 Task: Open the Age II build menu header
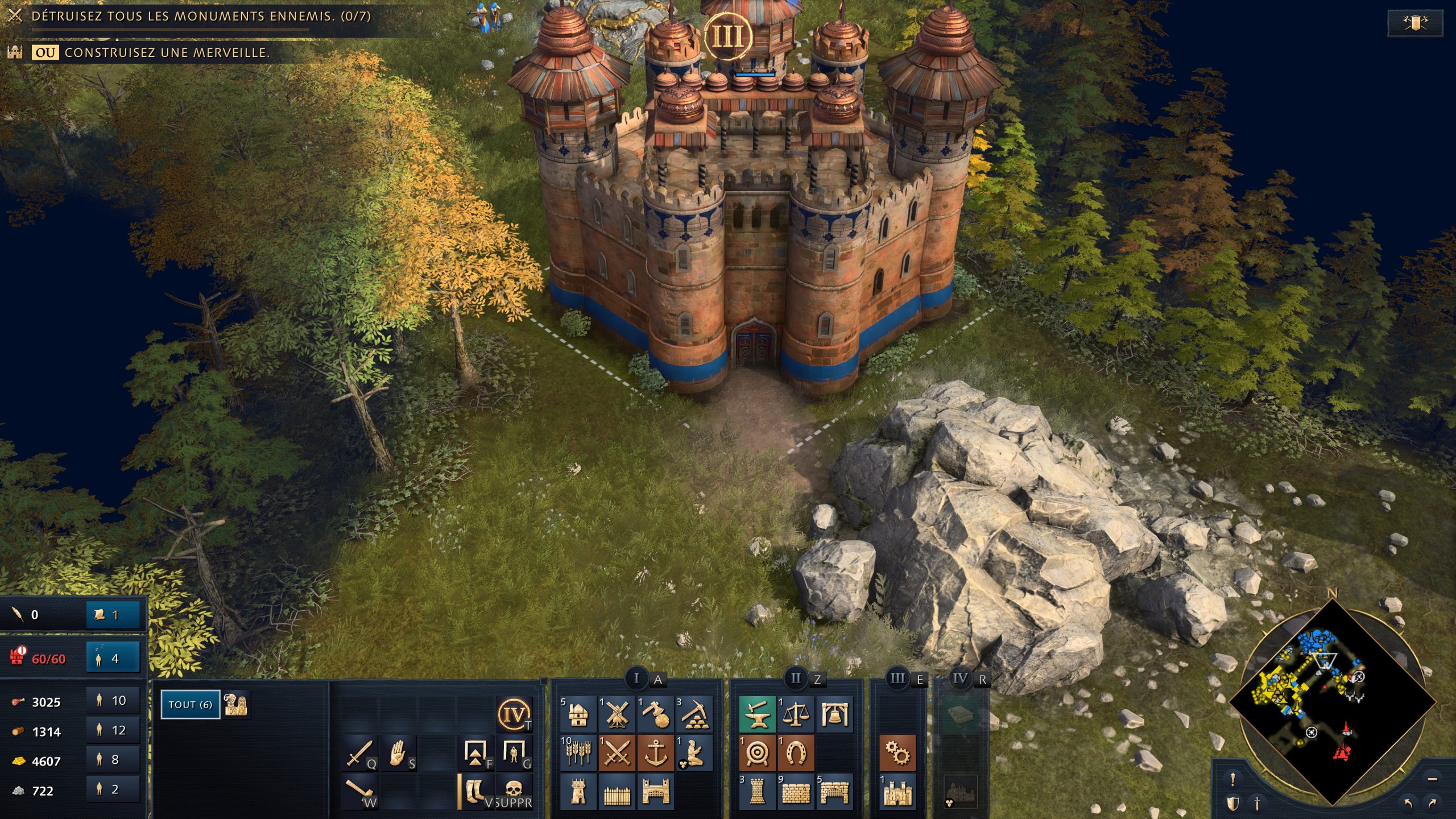pos(796,677)
